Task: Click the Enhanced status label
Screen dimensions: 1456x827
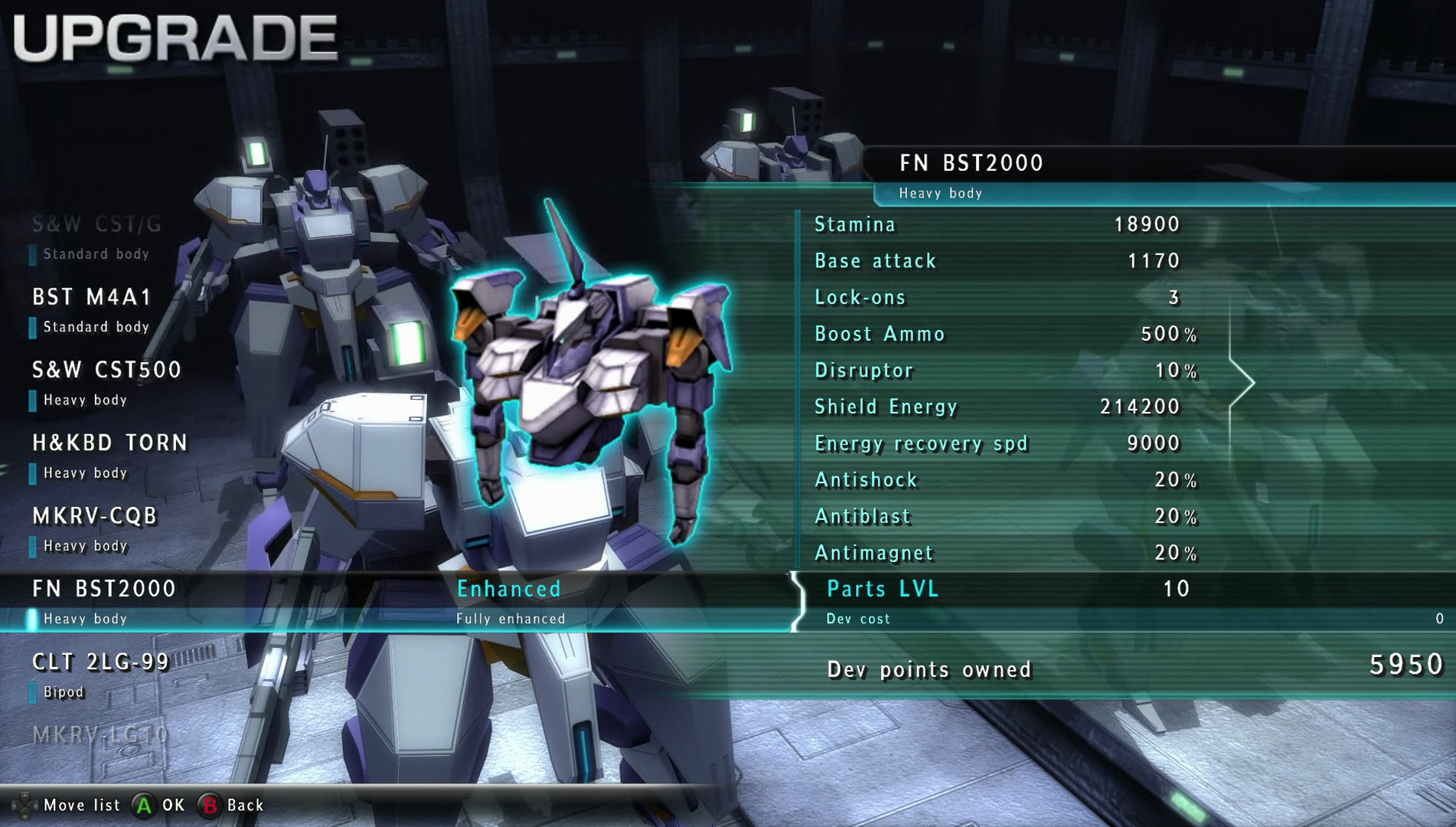Action: click(x=510, y=589)
